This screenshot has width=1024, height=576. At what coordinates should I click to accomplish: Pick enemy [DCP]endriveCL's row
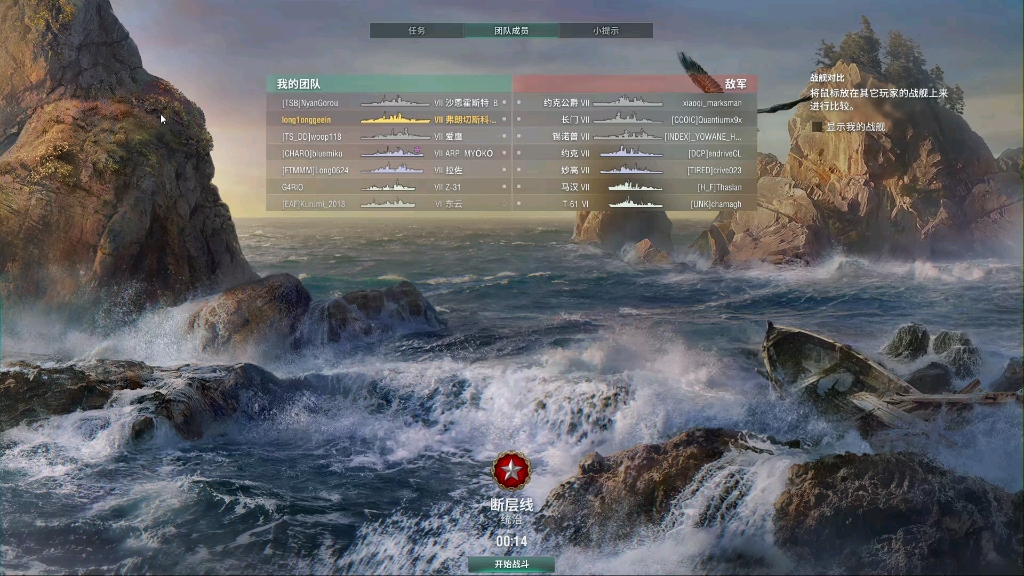coord(635,153)
